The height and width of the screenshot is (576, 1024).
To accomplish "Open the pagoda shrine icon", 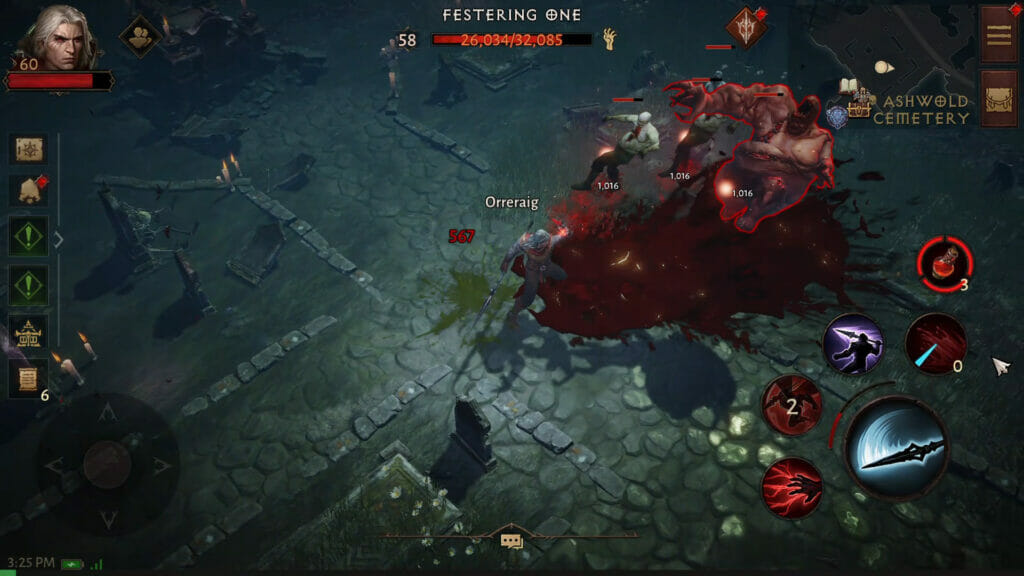I will [28, 331].
